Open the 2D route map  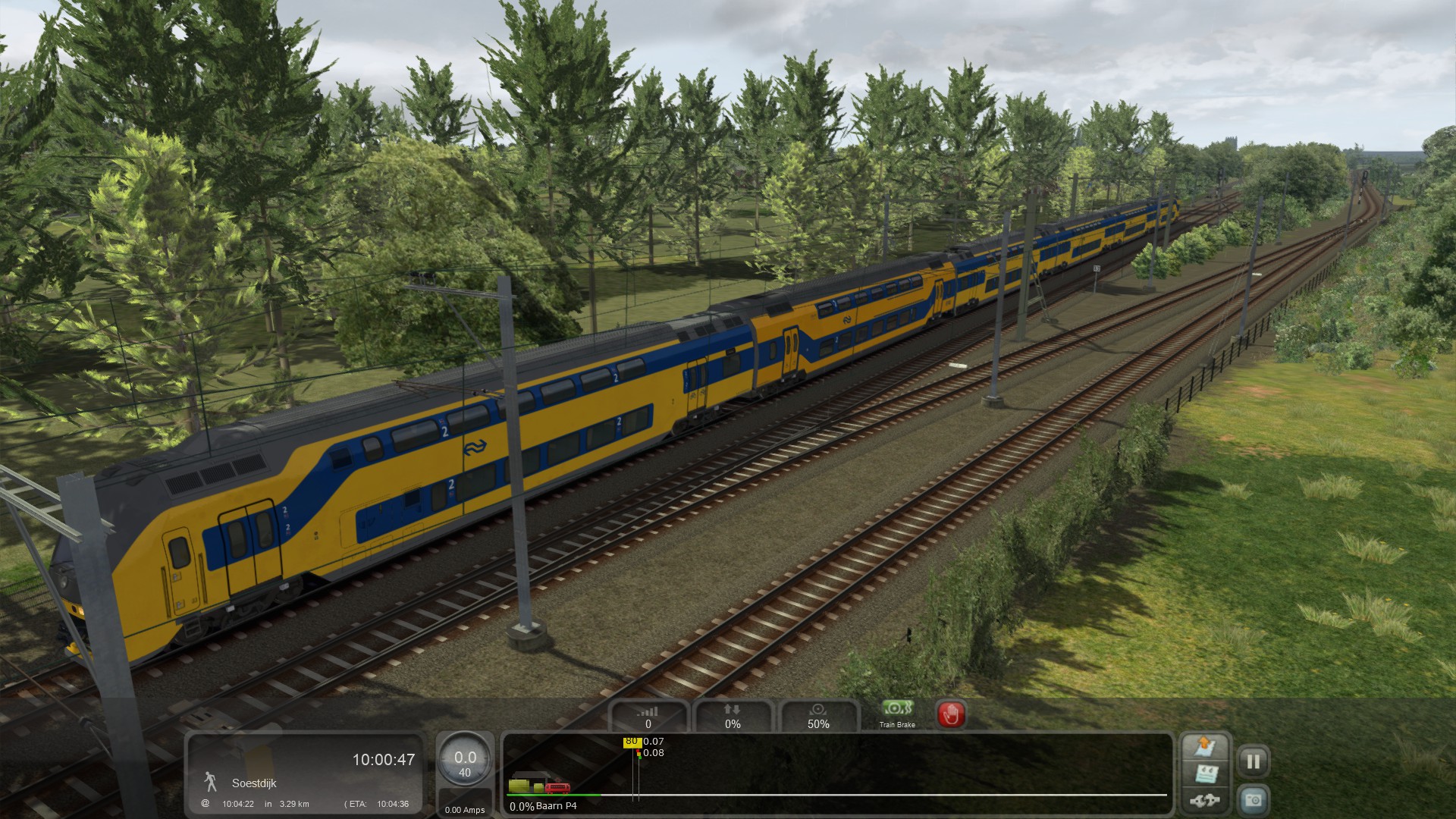(1204, 747)
